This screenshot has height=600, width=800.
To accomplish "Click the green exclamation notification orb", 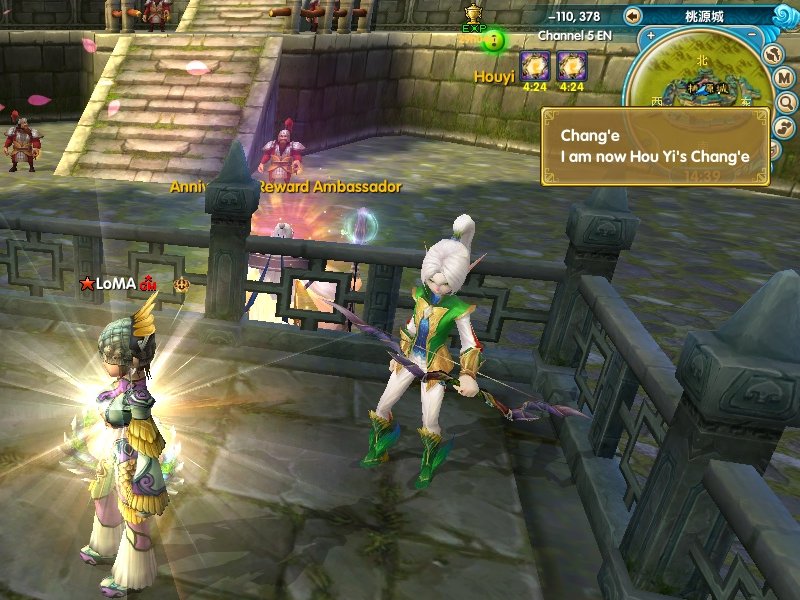I will click(494, 41).
